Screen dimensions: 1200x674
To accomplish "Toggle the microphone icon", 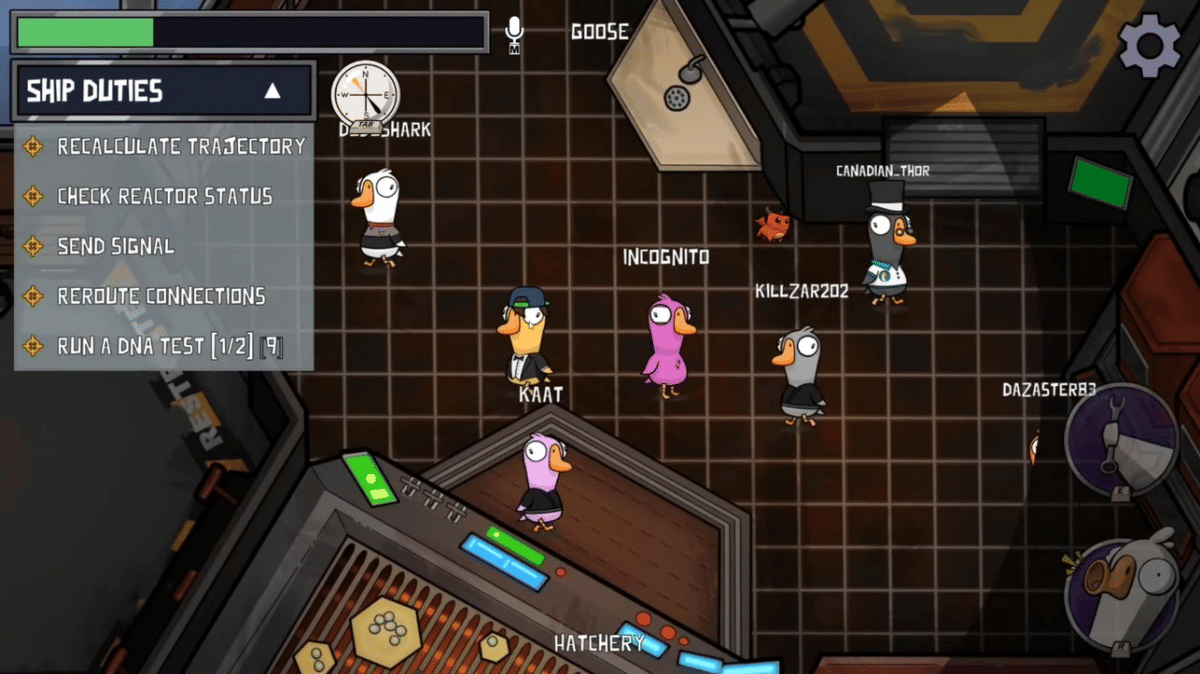I will coord(515,34).
